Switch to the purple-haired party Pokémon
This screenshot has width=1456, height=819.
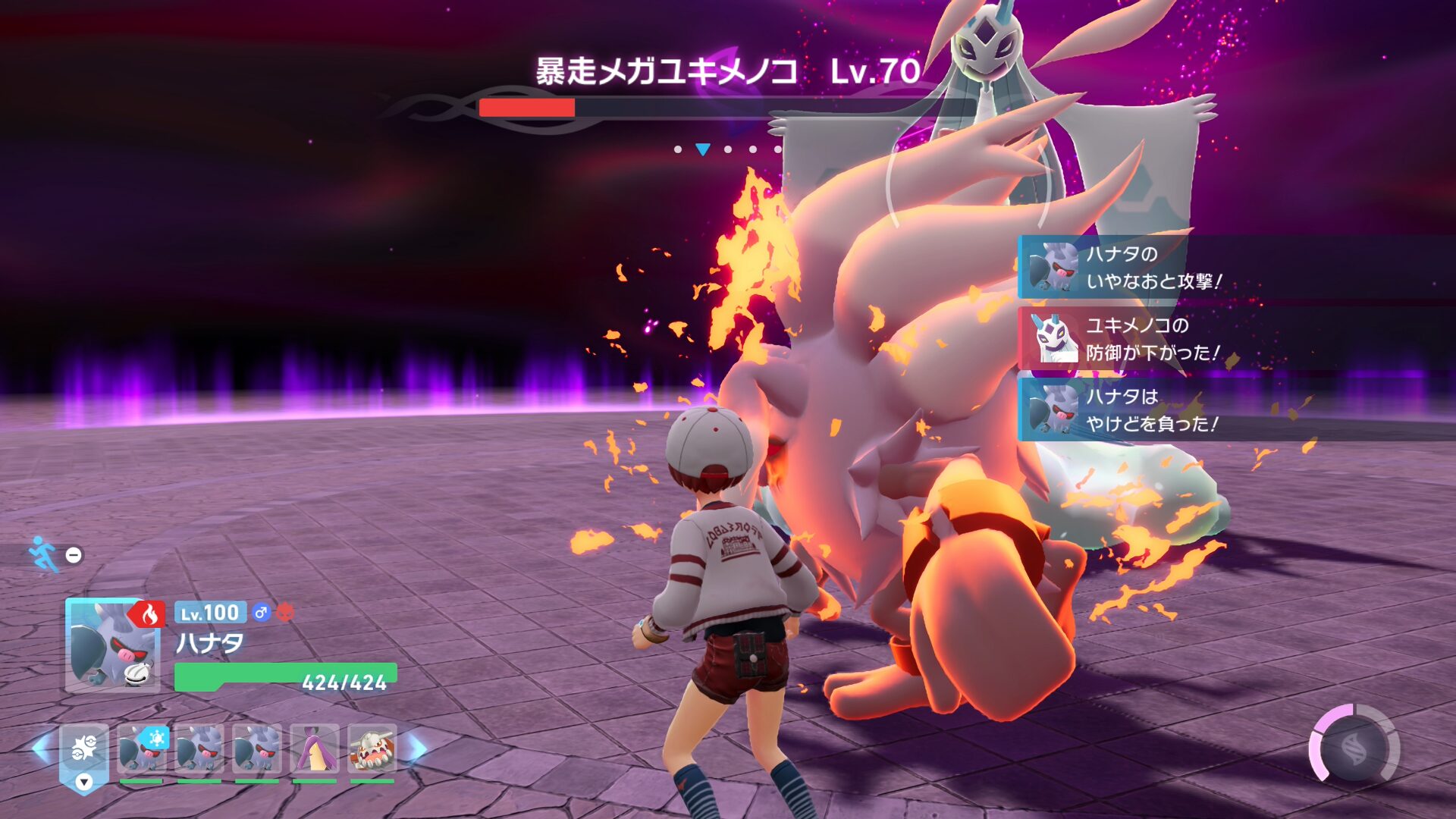coord(315,749)
